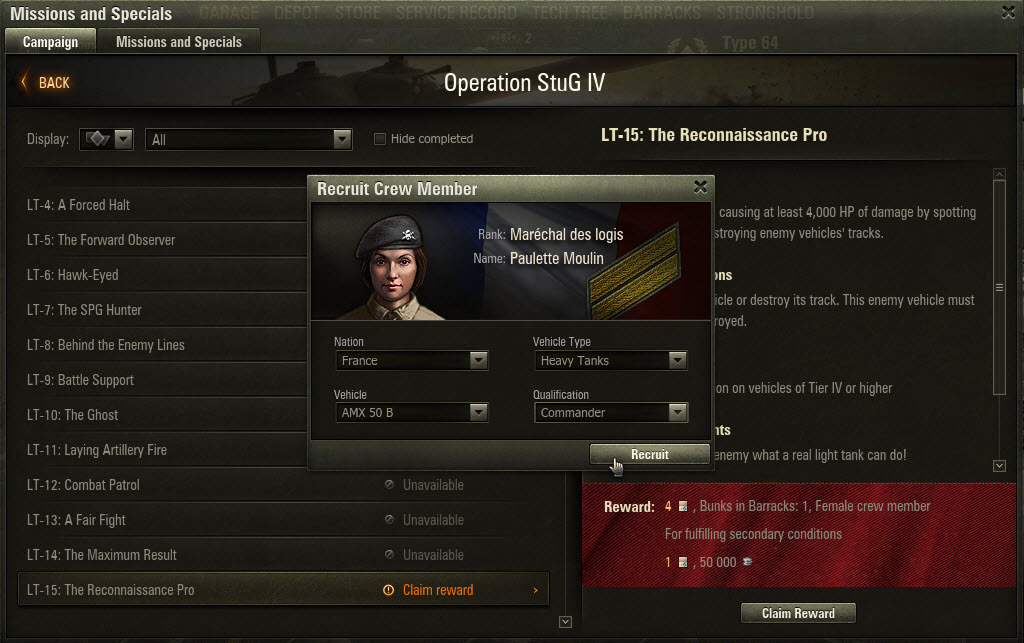
Task: Open the Vehicle Type dropdown
Action: coord(610,360)
